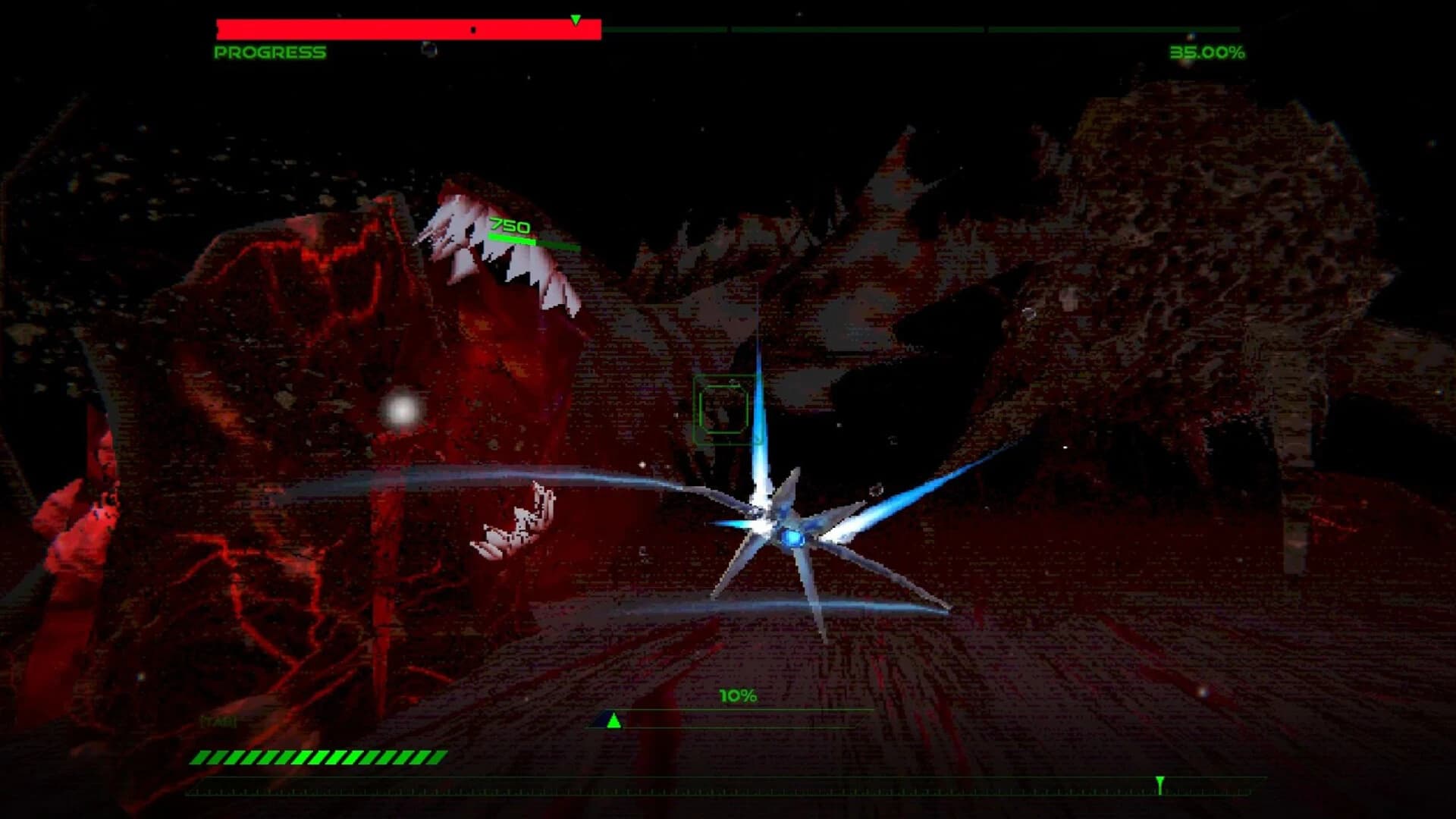This screenshot has height=819, width=1456.
Task: Toggle the striped energy gauge at bottom left
Action: 318,755
